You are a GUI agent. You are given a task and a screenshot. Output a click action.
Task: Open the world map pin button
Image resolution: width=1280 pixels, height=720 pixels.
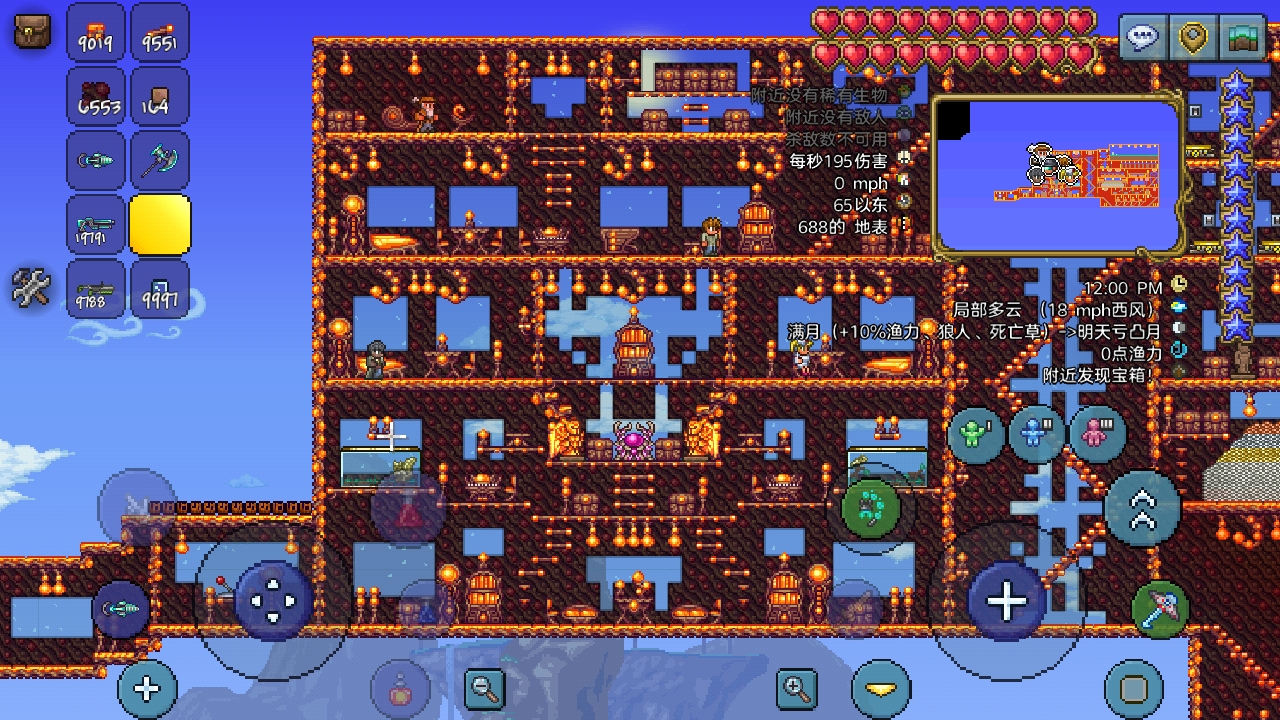click(x=1193, y=38)
